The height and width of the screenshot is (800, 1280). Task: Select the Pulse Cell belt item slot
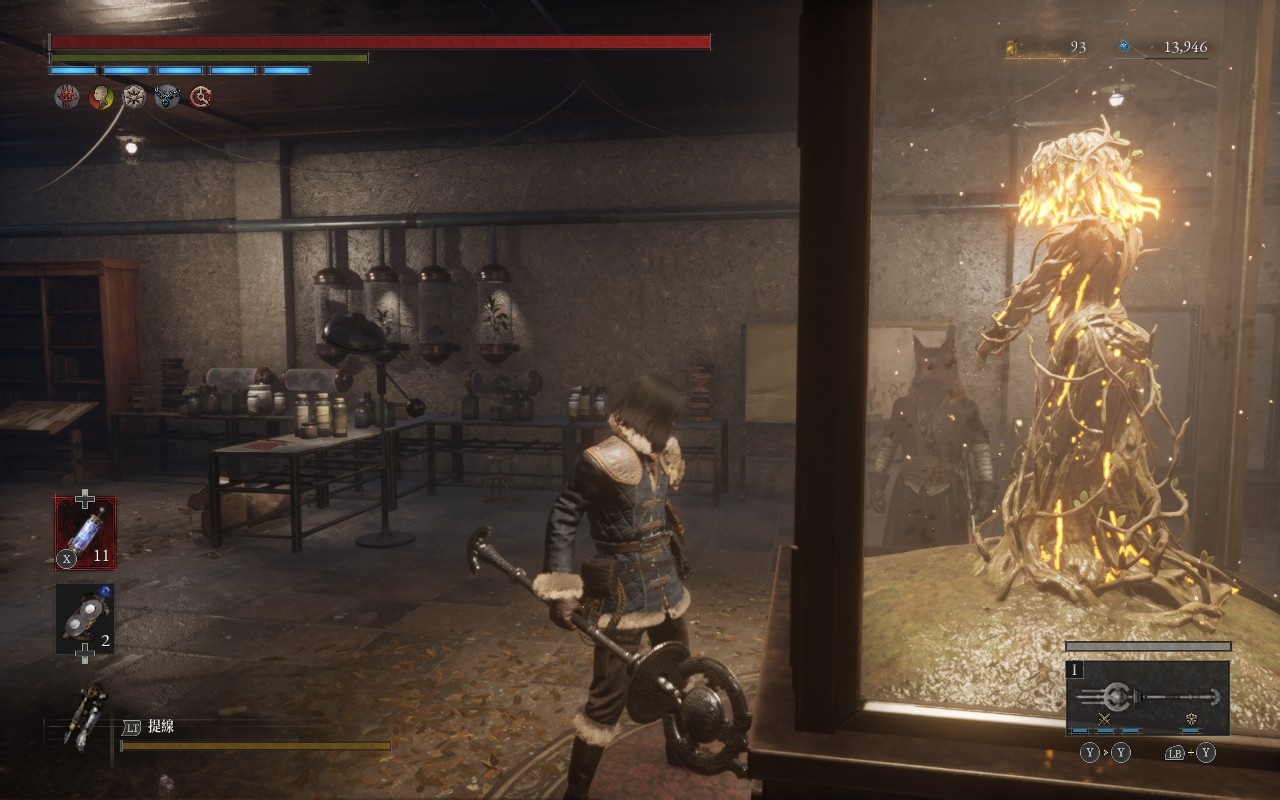pyautogui.click(x=85, y=532)
